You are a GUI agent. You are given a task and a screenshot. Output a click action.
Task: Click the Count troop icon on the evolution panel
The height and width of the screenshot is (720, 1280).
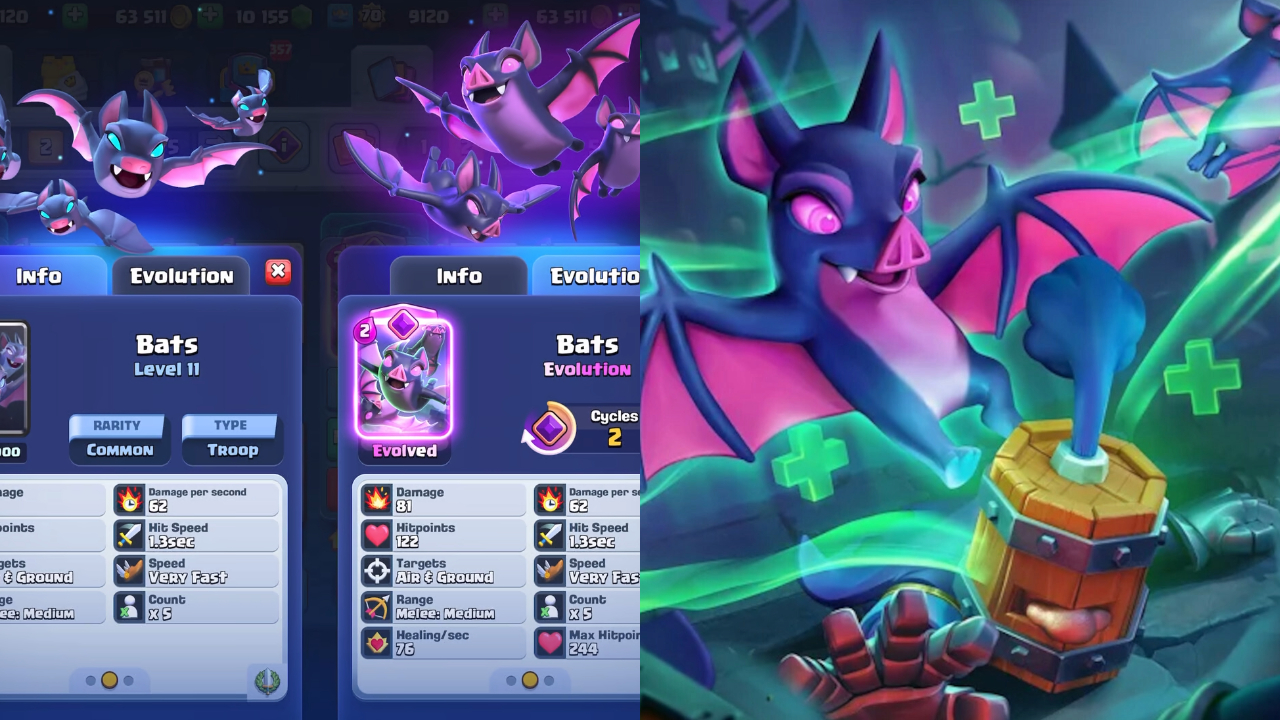coord(549,605)
